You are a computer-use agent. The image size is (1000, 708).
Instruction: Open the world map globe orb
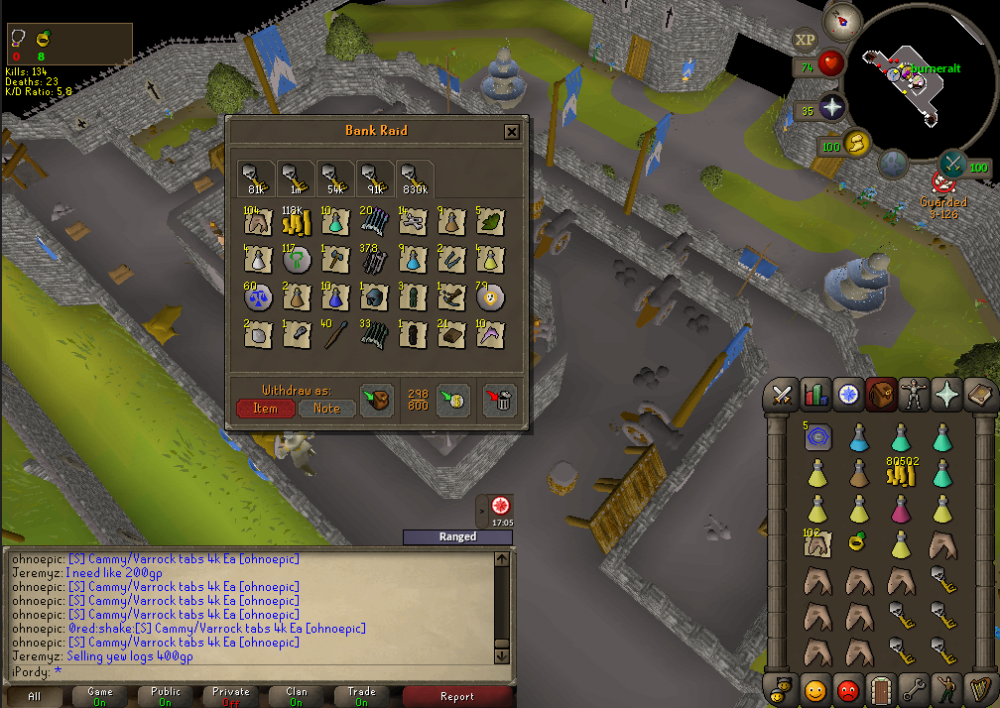893,162
